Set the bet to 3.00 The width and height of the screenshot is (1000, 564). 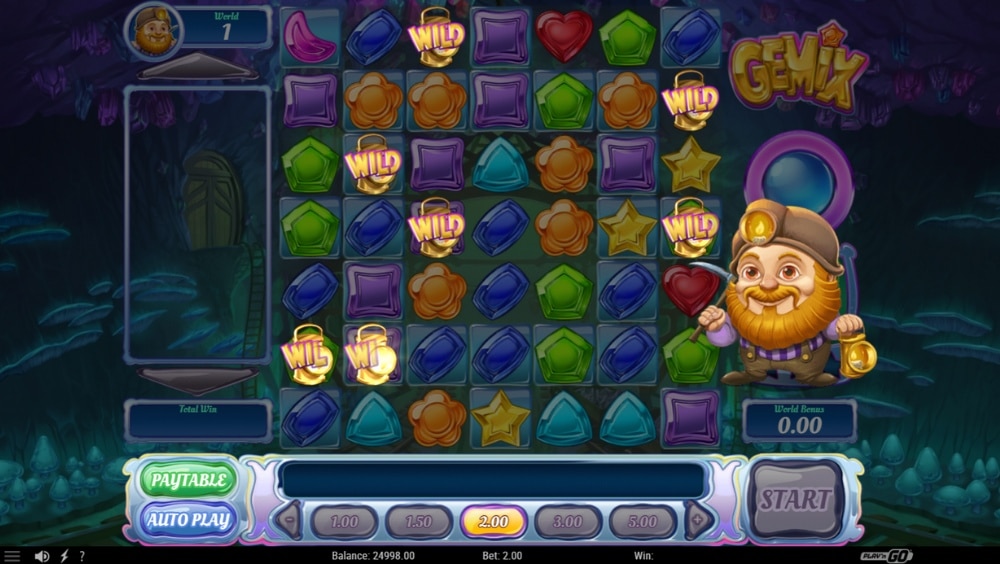tap(568, 521)
